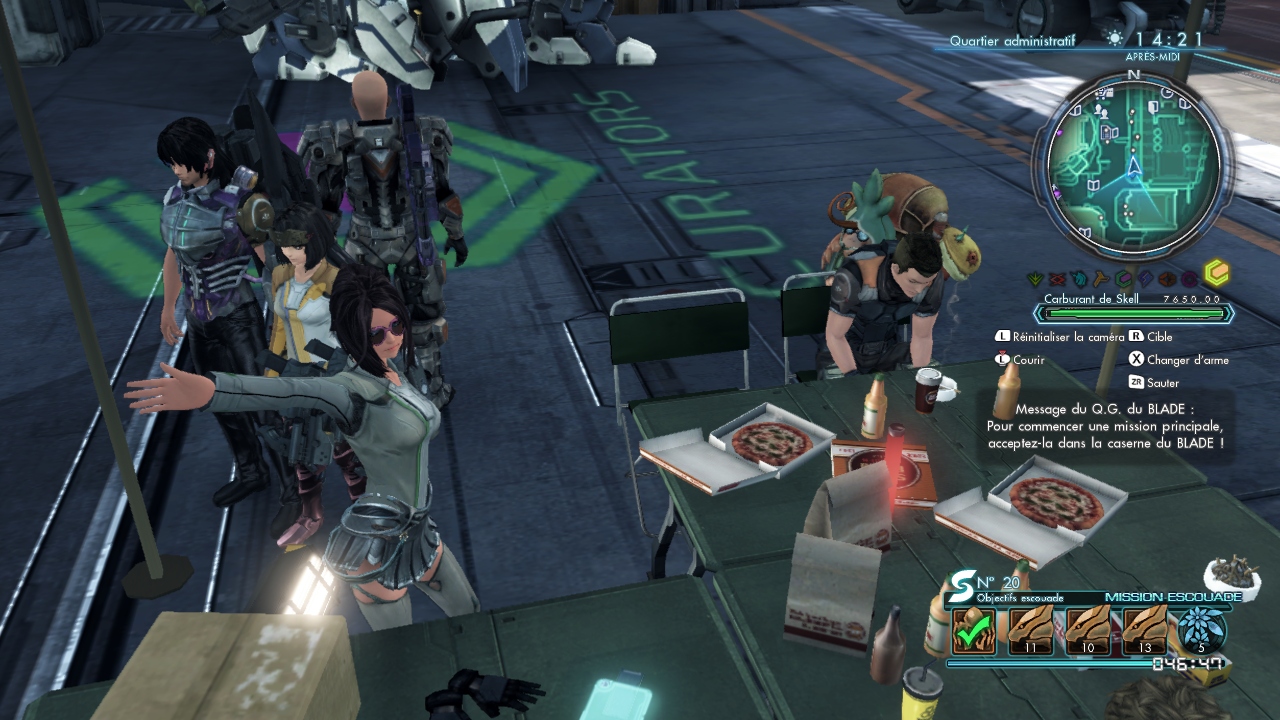Select the squad objective showing 13
Image resolution: width=1280 pixels, height=720 pixels.
coord(1145,631)
